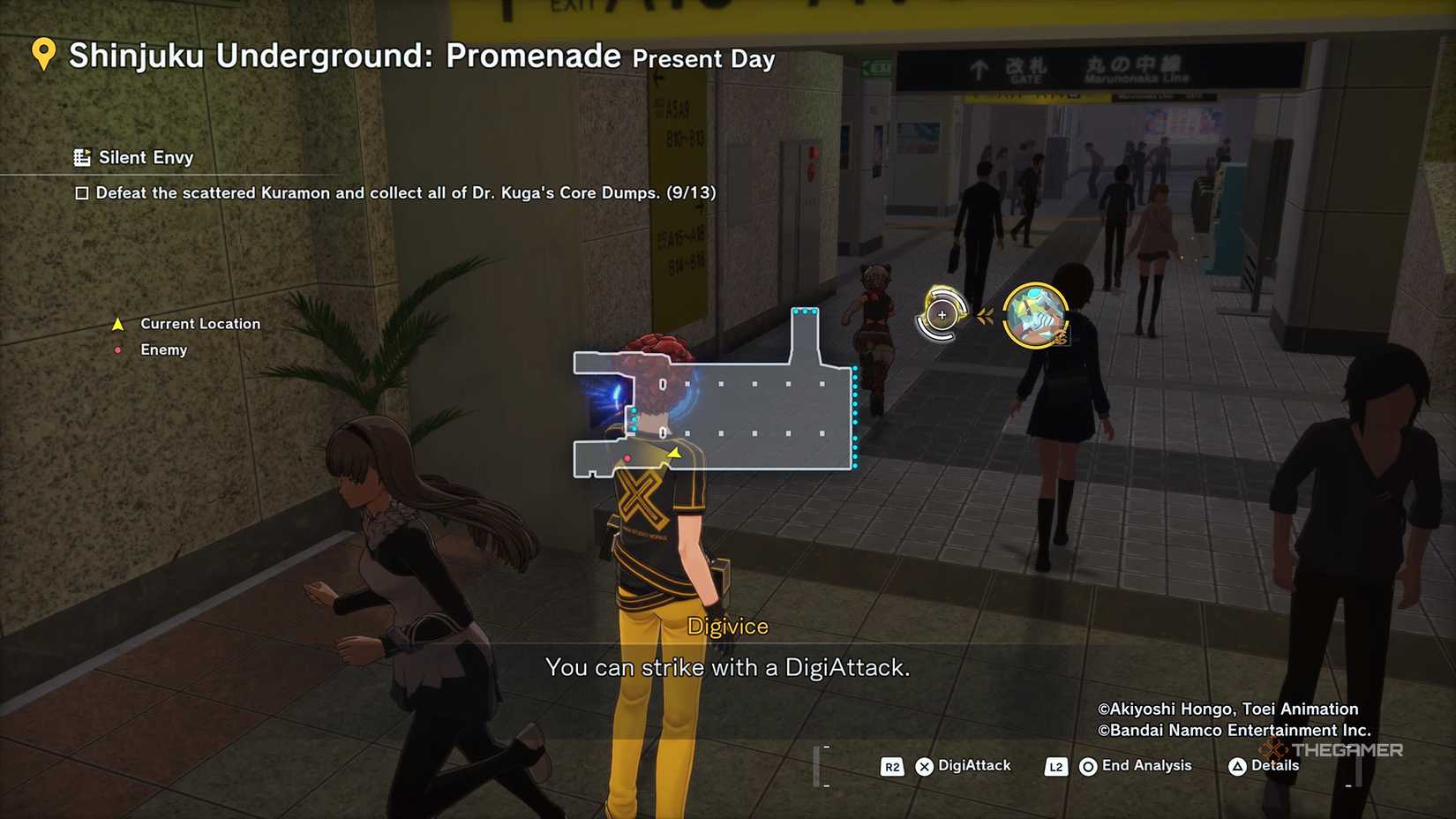The width and height of the screenshot is (1456, 819).
Task: Toggle the Enemy marker in the legend
Action: click(117, 349)
